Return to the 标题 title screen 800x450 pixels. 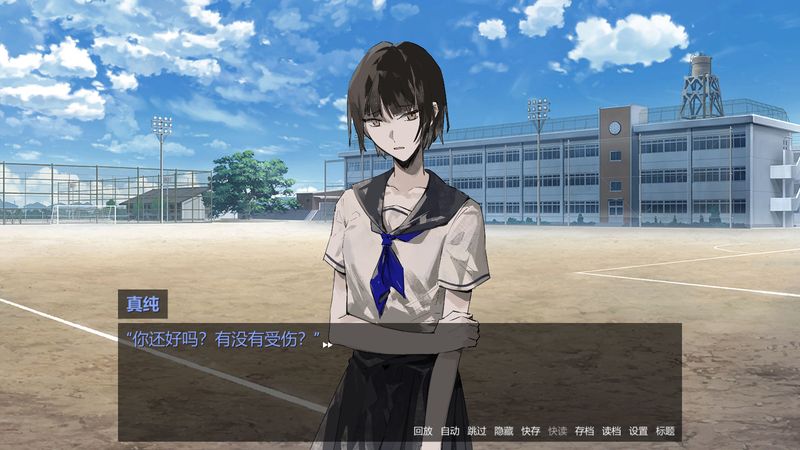[x=665, y=431]
